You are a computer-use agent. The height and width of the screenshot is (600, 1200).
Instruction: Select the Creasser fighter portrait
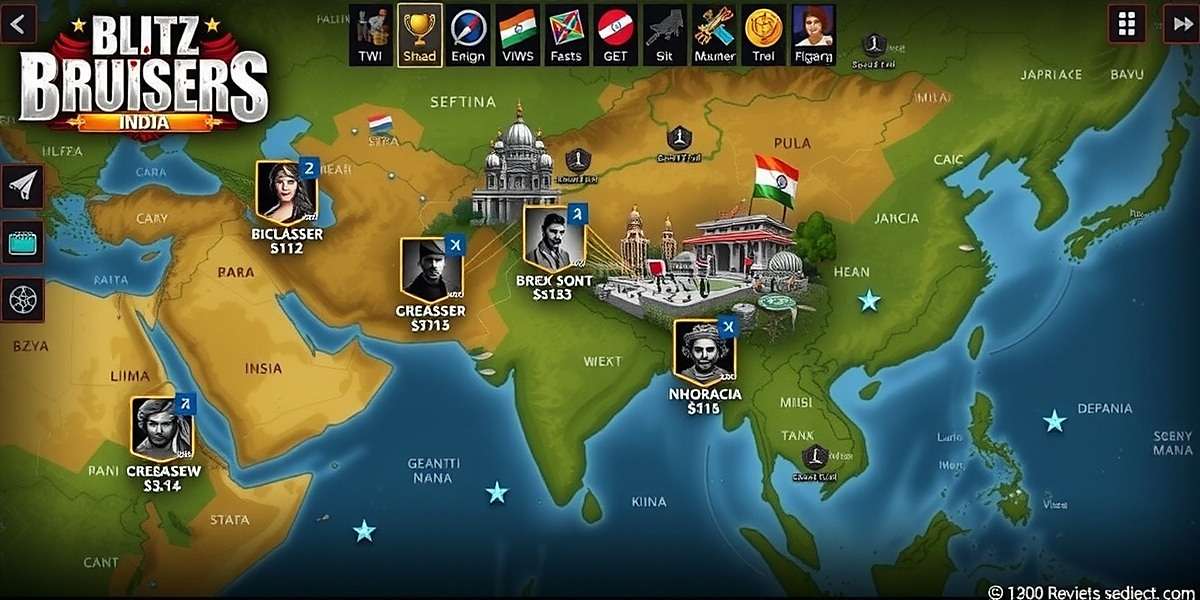[431, 269]
